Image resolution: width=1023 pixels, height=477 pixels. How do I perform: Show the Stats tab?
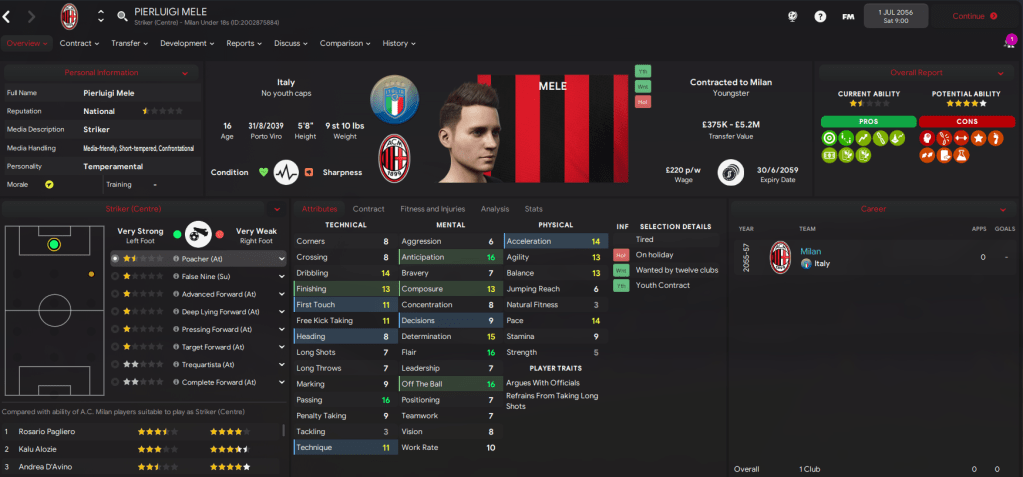point(533,209)
